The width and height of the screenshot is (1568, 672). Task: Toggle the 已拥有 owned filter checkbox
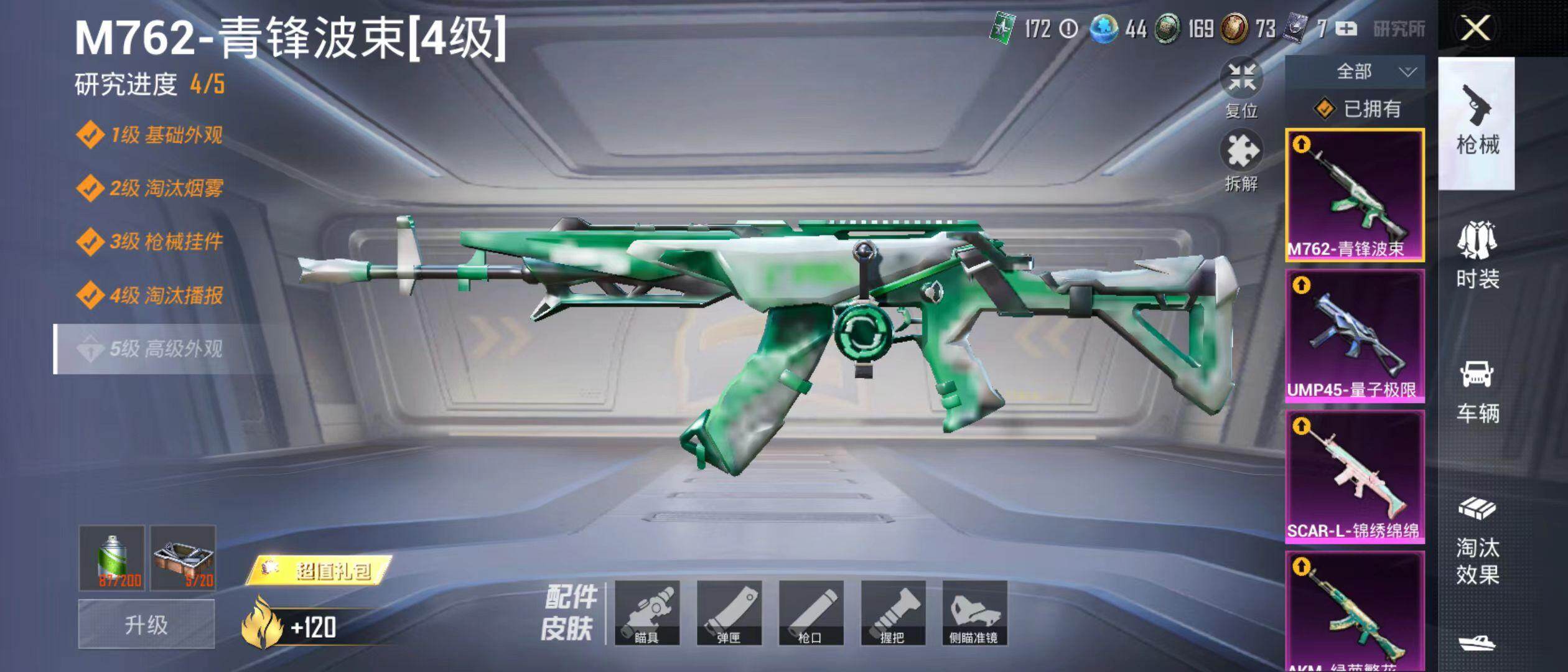[x=1324, y=110]
